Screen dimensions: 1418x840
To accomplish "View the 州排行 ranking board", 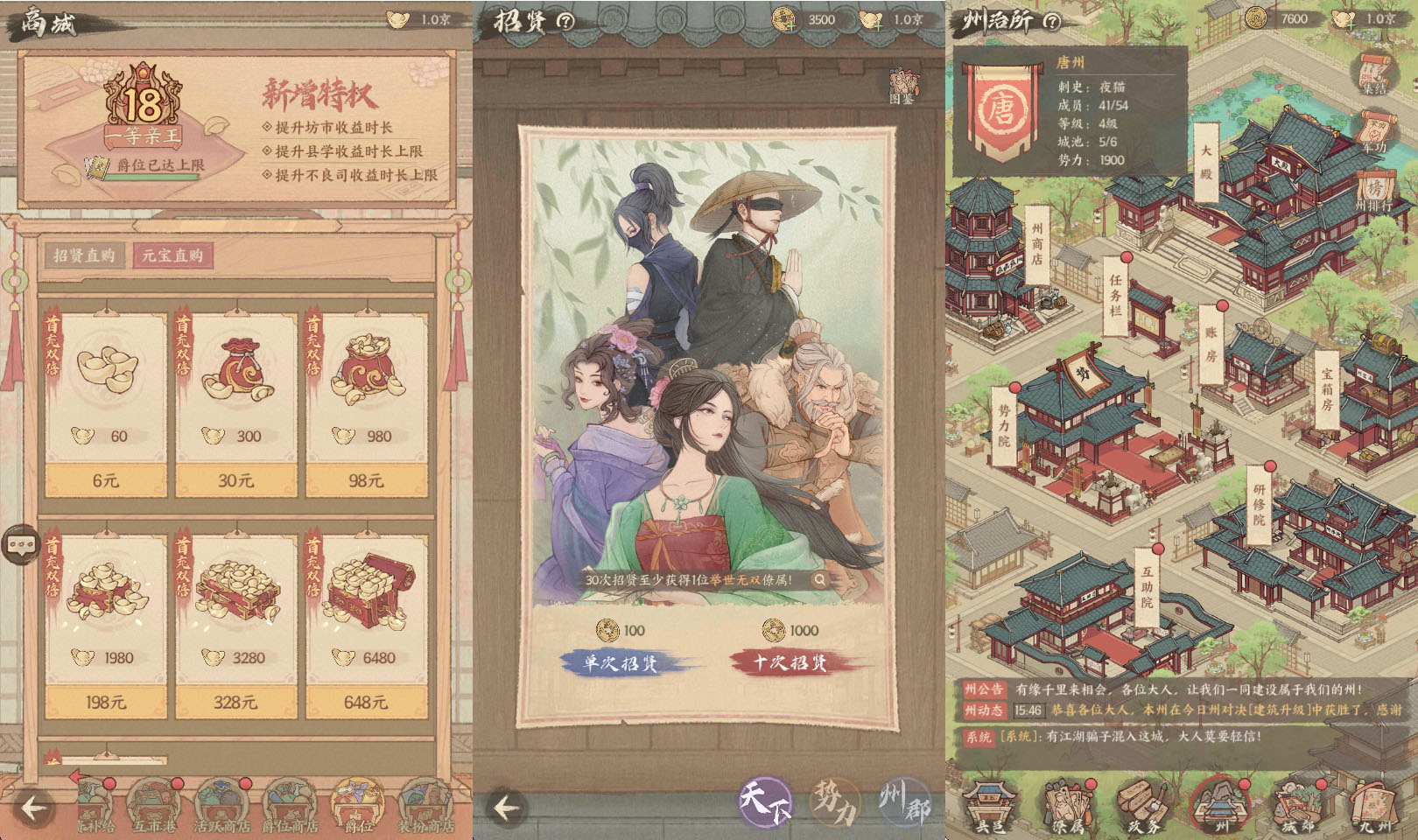I will pos(1373,191).
